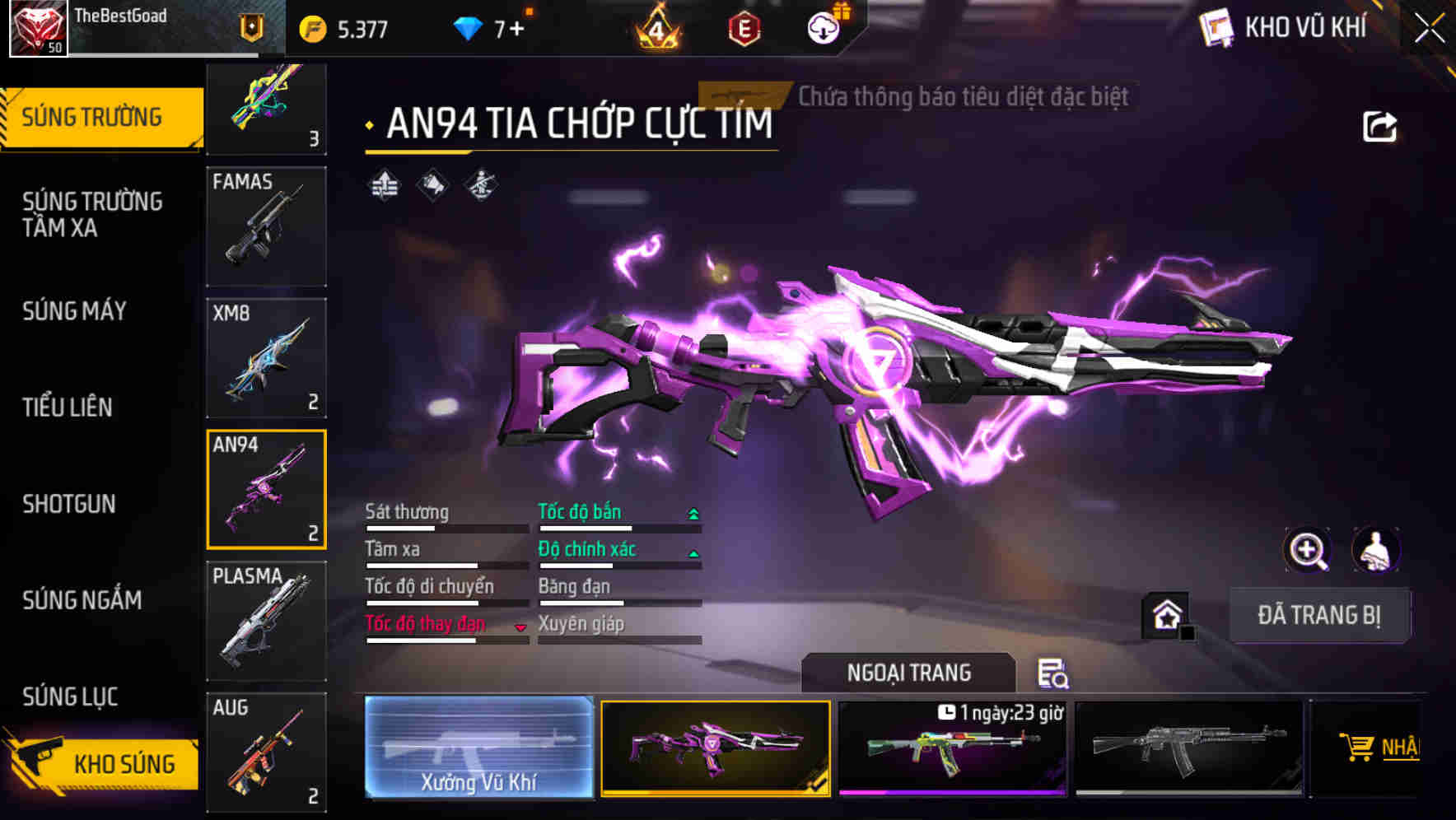The image size is (1456, 820).
Task: Zoom in with the magnifier icon
Action: tap(1307, 551)
